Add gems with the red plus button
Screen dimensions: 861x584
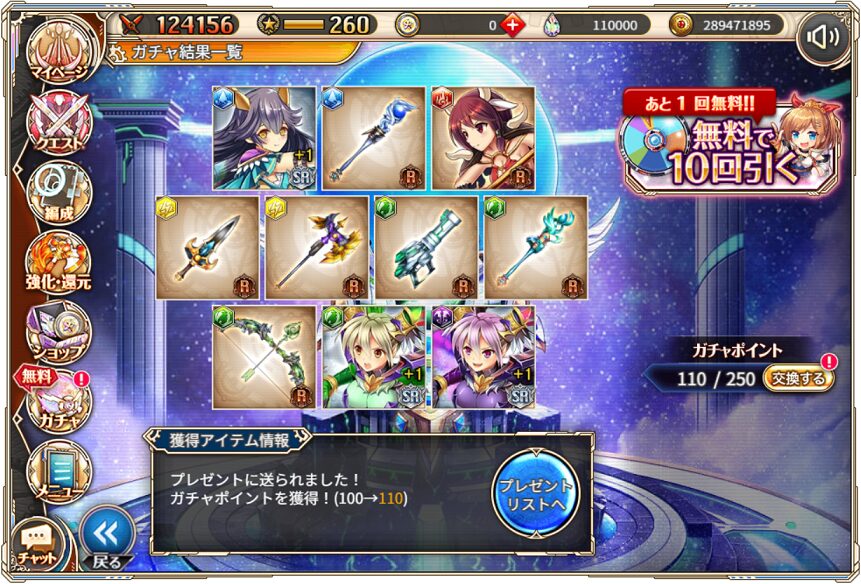(x=512, y=24)
